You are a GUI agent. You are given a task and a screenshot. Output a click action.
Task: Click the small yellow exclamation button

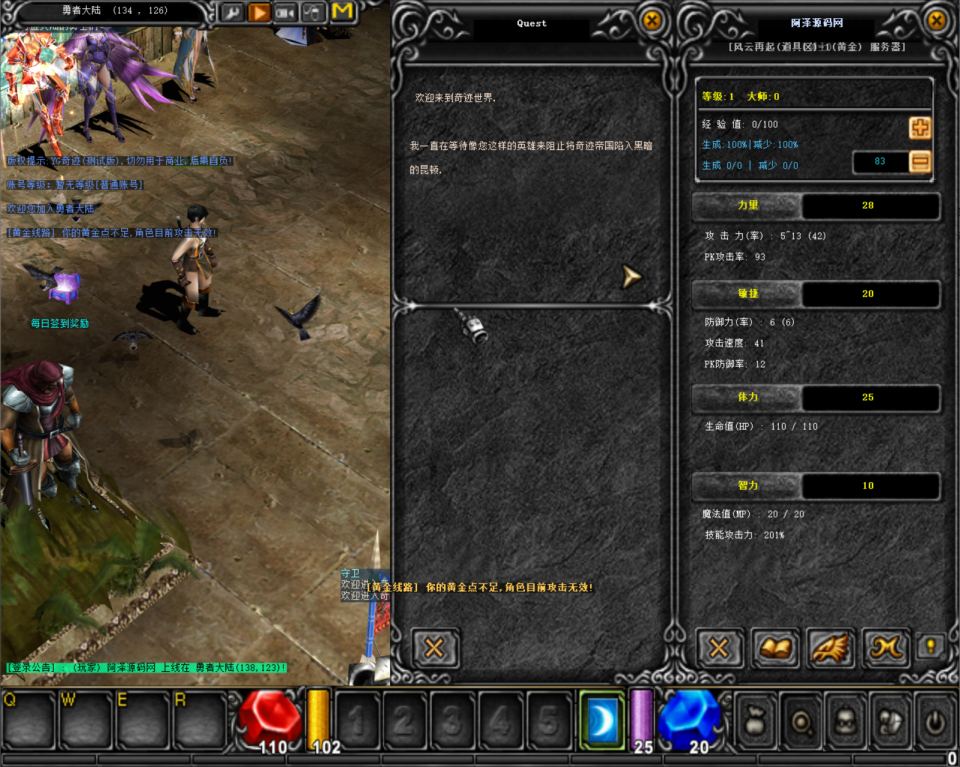931,647
